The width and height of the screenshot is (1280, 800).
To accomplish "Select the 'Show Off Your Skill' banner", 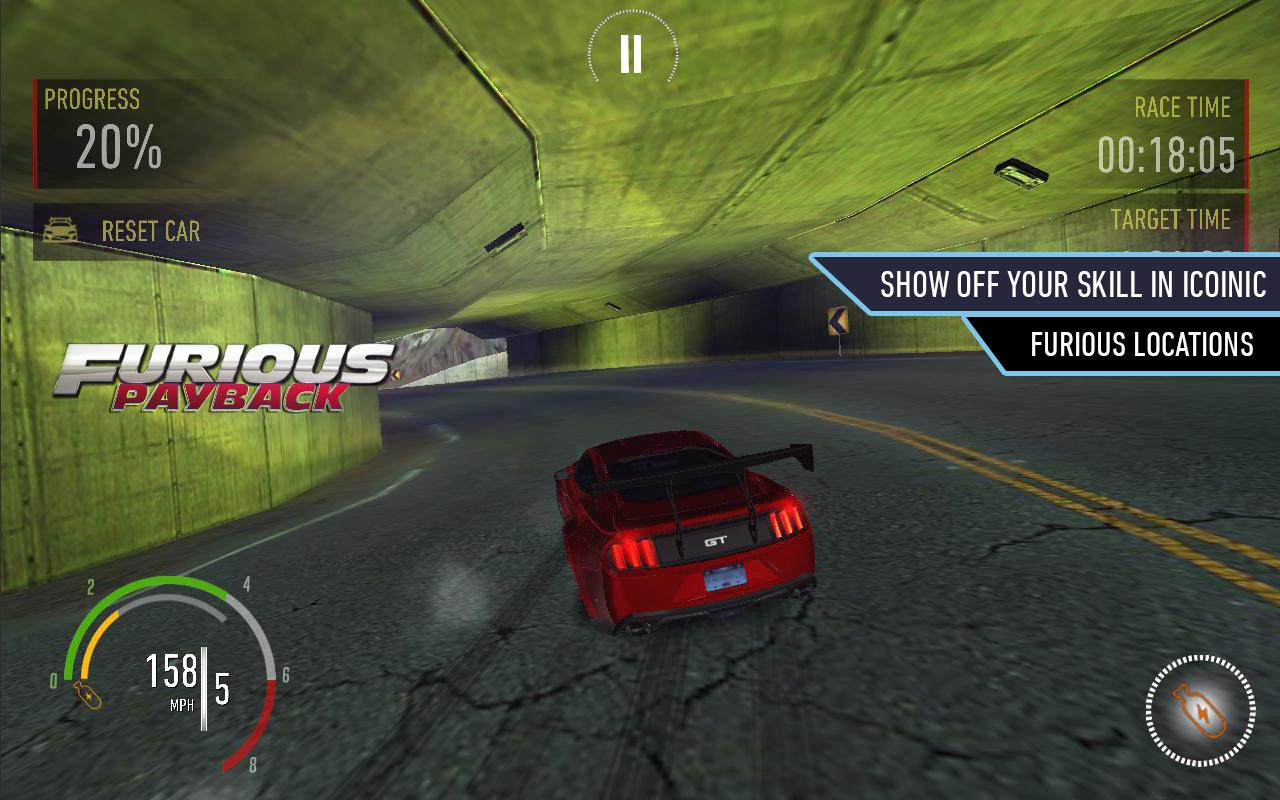I will pyautogui.click(x=1063, y=285).
